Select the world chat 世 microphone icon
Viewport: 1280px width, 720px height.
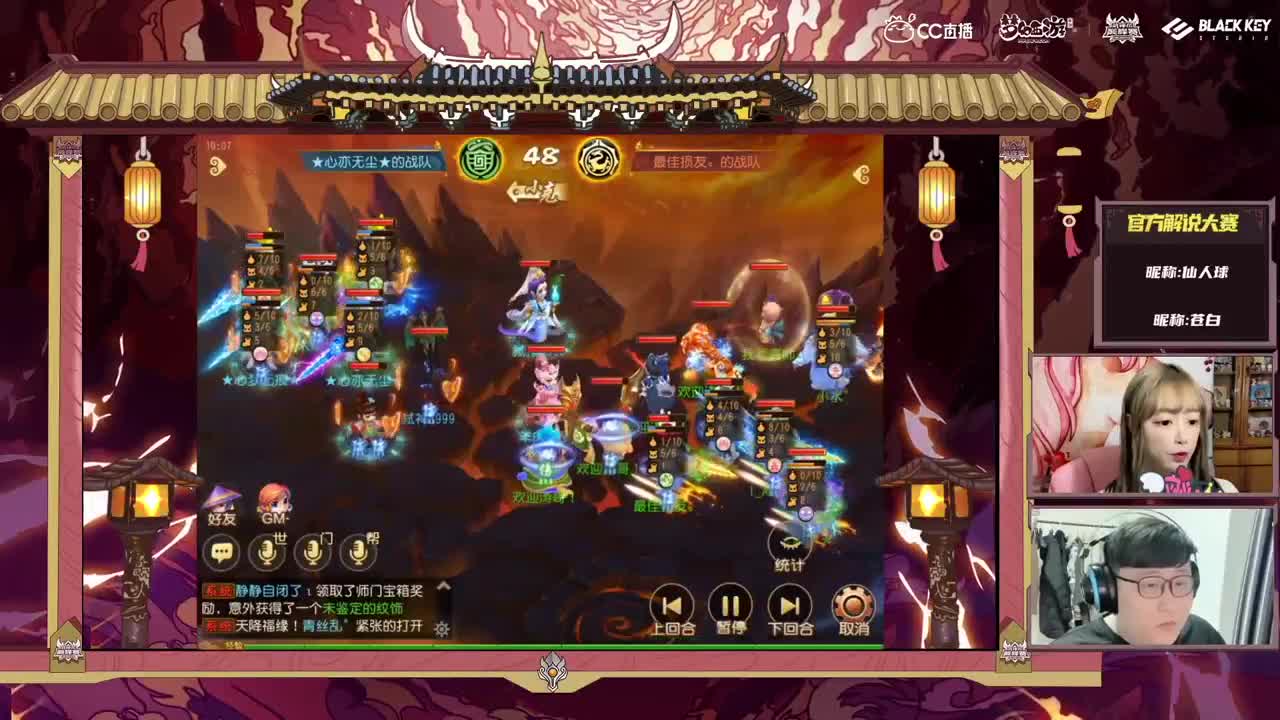tap(267, 552)
